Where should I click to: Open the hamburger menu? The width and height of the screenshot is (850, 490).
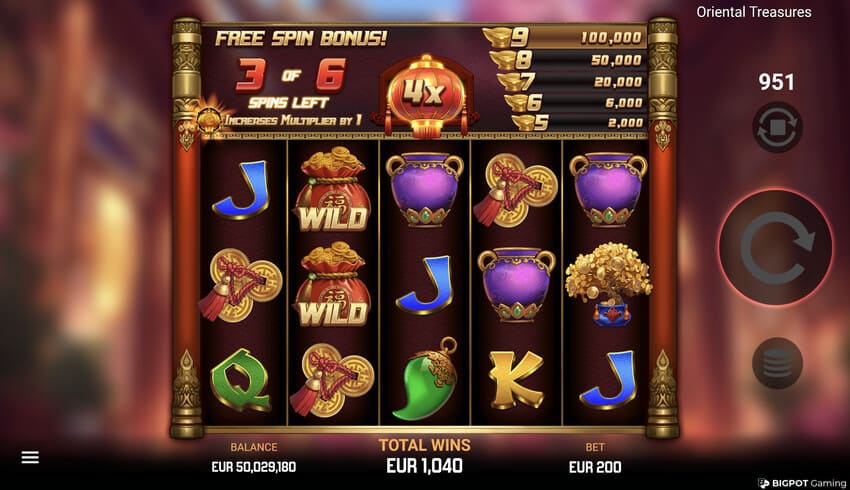click(30, 457)
